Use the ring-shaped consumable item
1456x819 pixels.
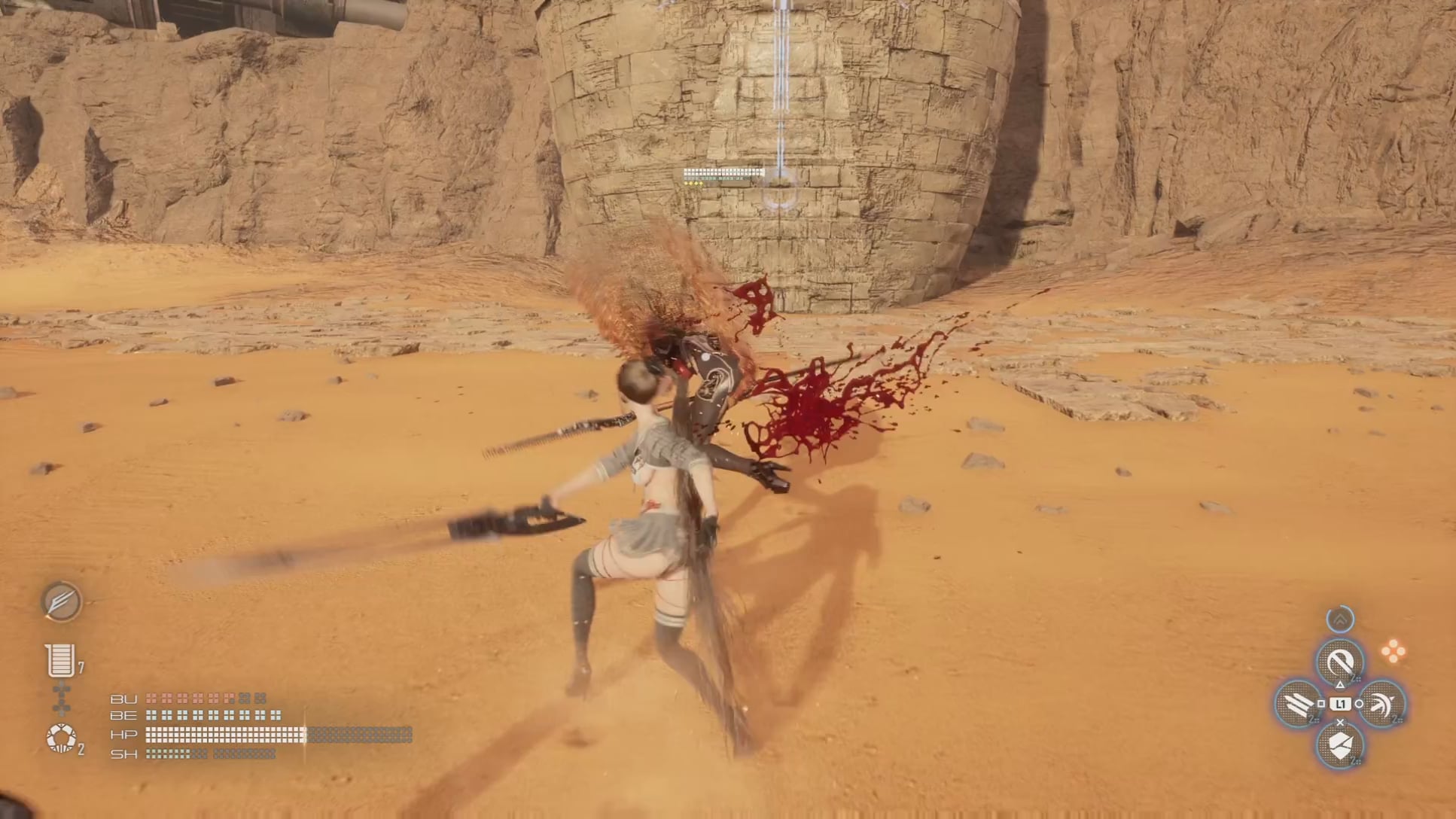click(x=61, y=738)
